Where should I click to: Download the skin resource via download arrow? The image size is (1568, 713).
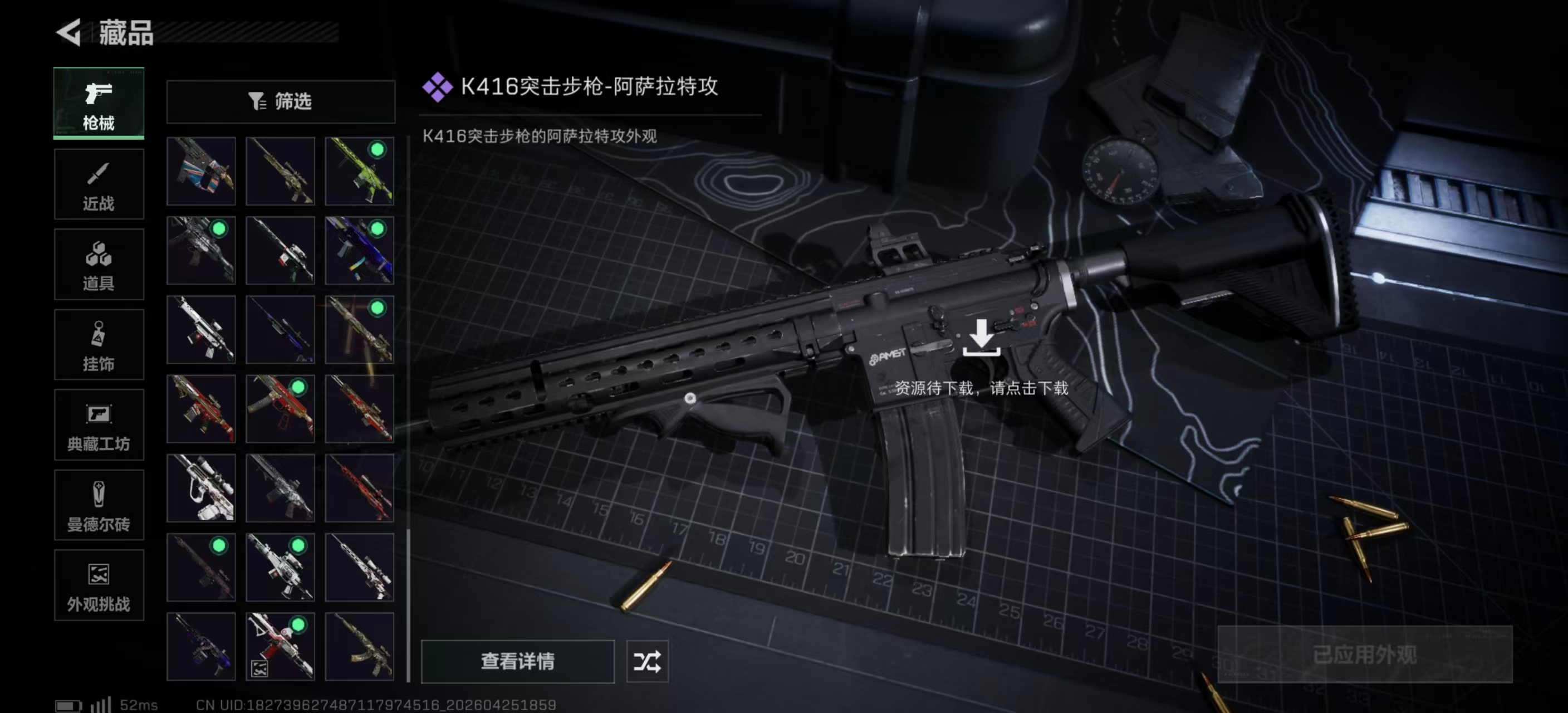981,336
